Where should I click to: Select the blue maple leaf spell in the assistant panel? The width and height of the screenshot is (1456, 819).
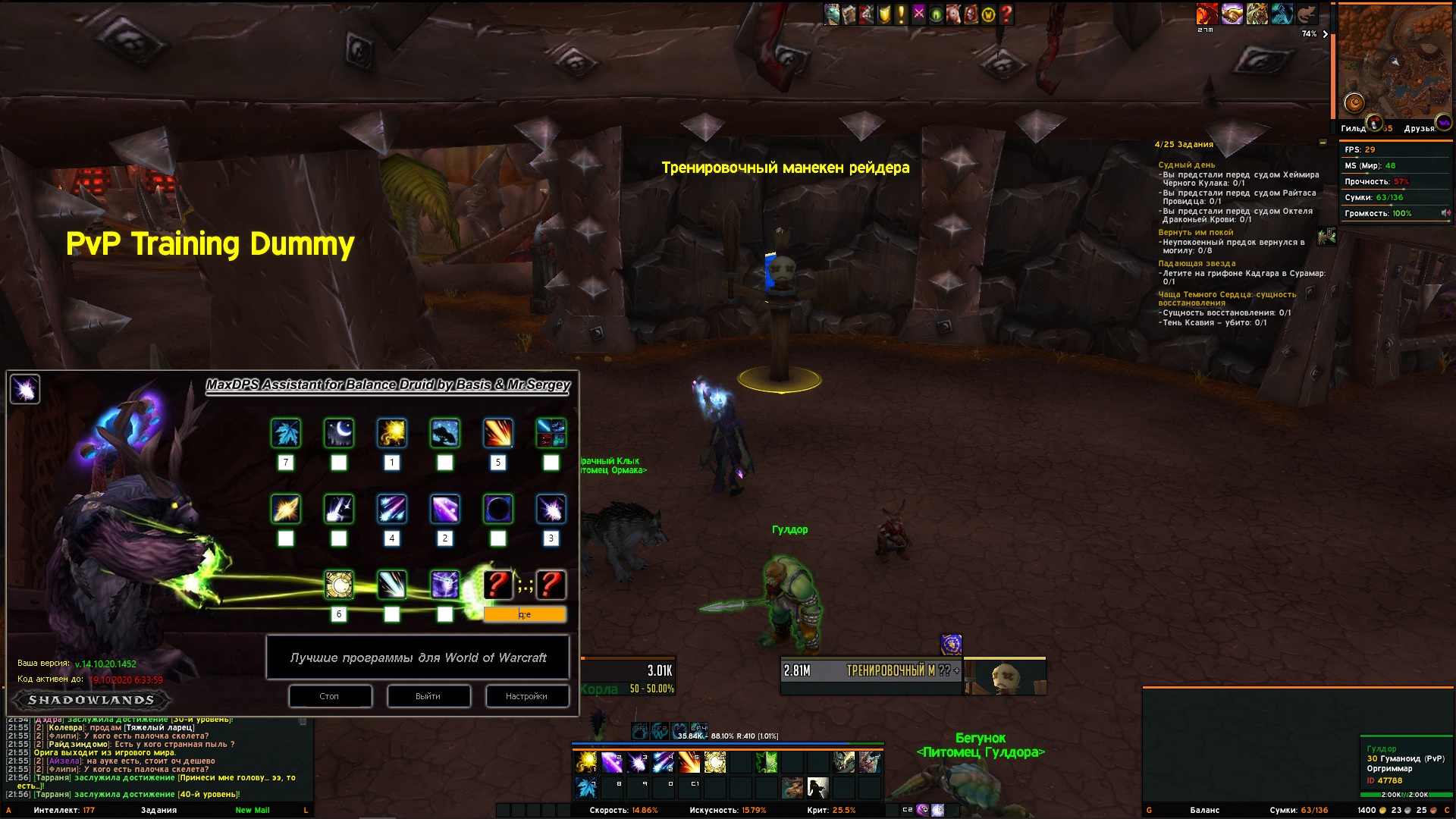click(286, 434)
